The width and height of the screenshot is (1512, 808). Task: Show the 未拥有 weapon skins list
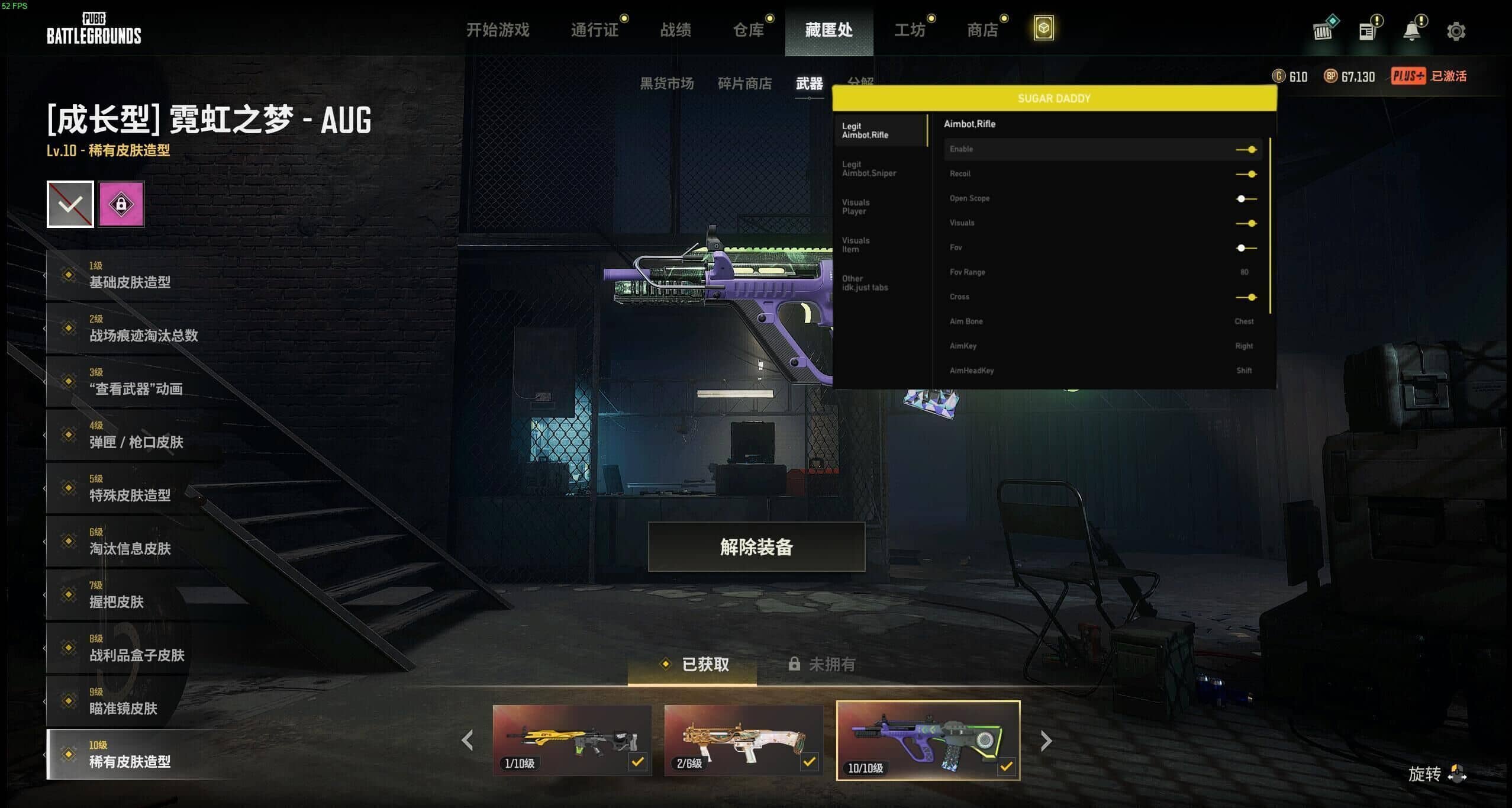click(823, 664)
